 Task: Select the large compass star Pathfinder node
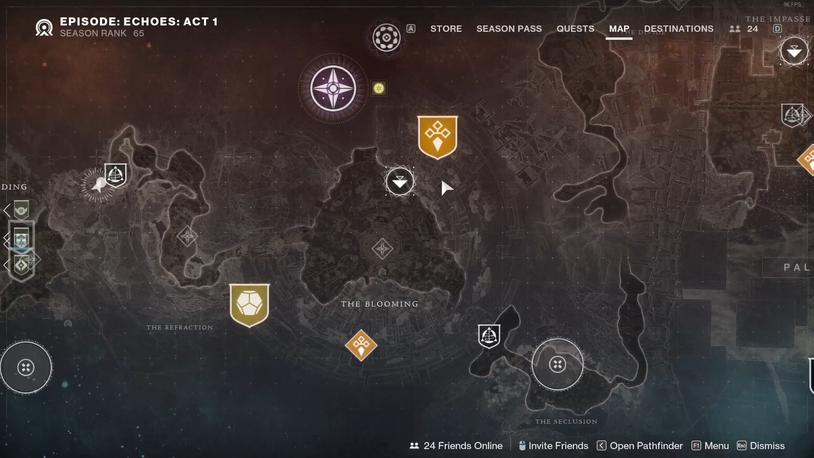(333, 89)
